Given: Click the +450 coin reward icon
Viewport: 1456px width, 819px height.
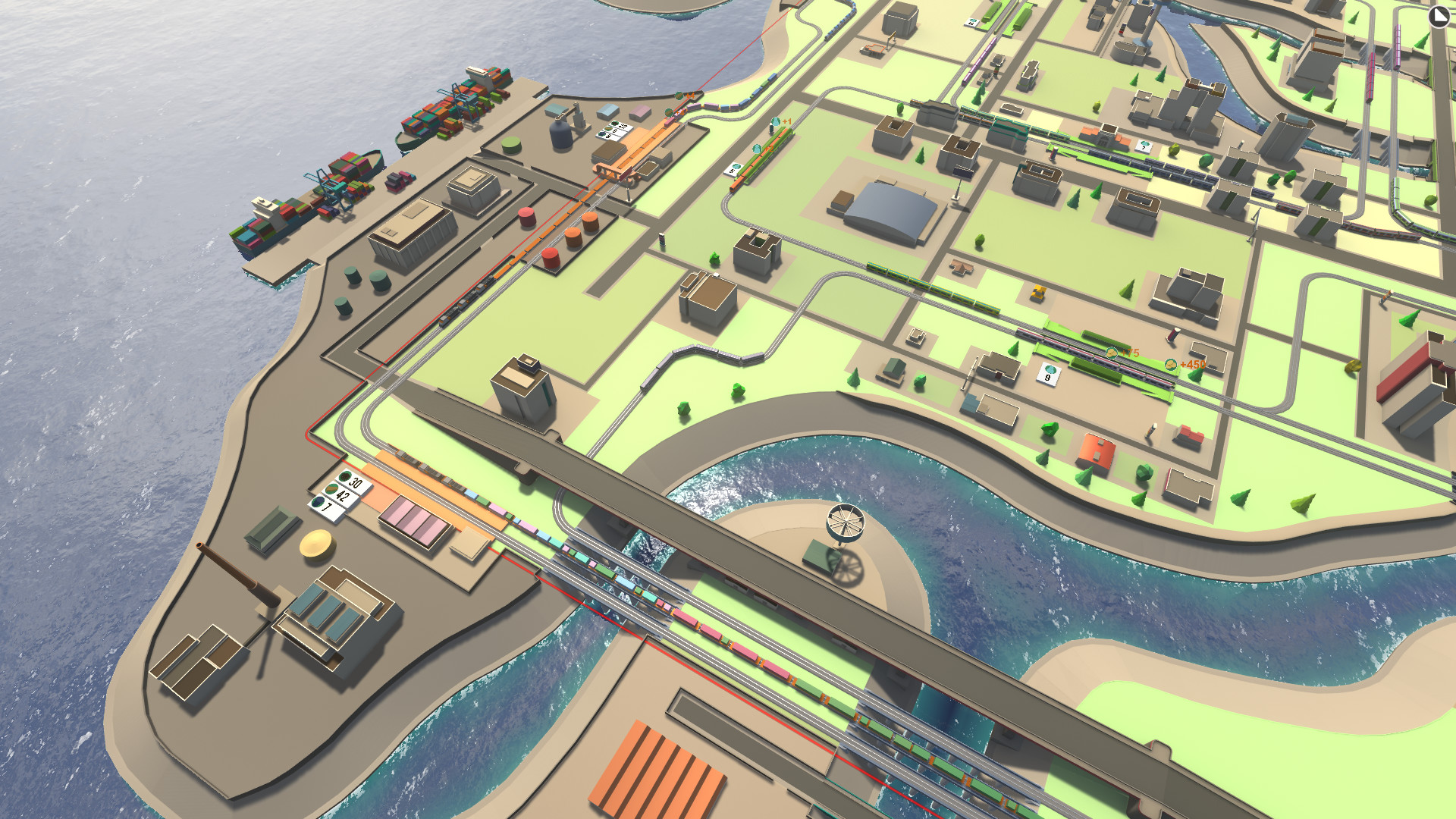Looking at the screenshot, I should click(x=1171, y=366).
